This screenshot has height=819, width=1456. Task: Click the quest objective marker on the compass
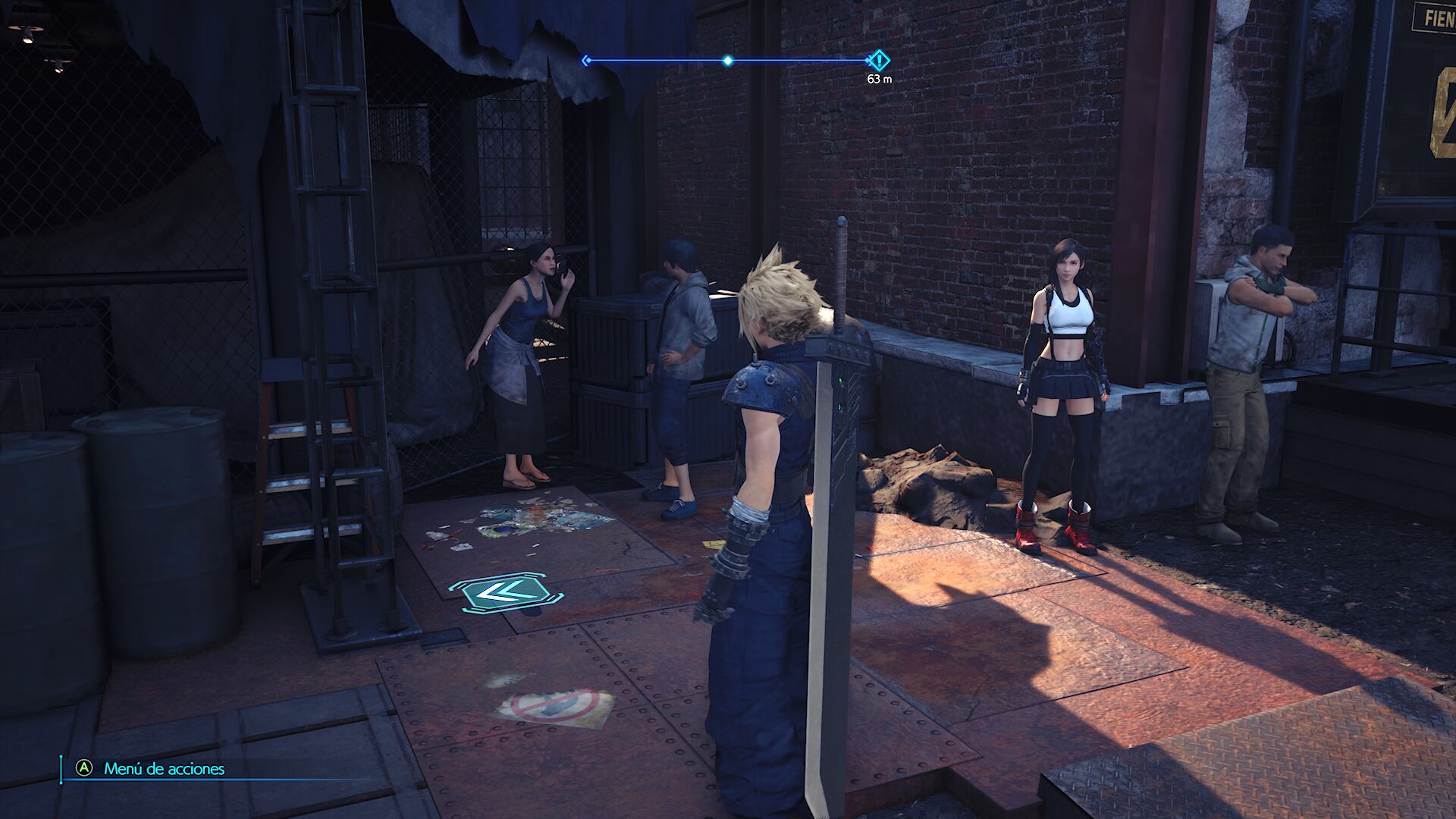(x=878, y=60)
